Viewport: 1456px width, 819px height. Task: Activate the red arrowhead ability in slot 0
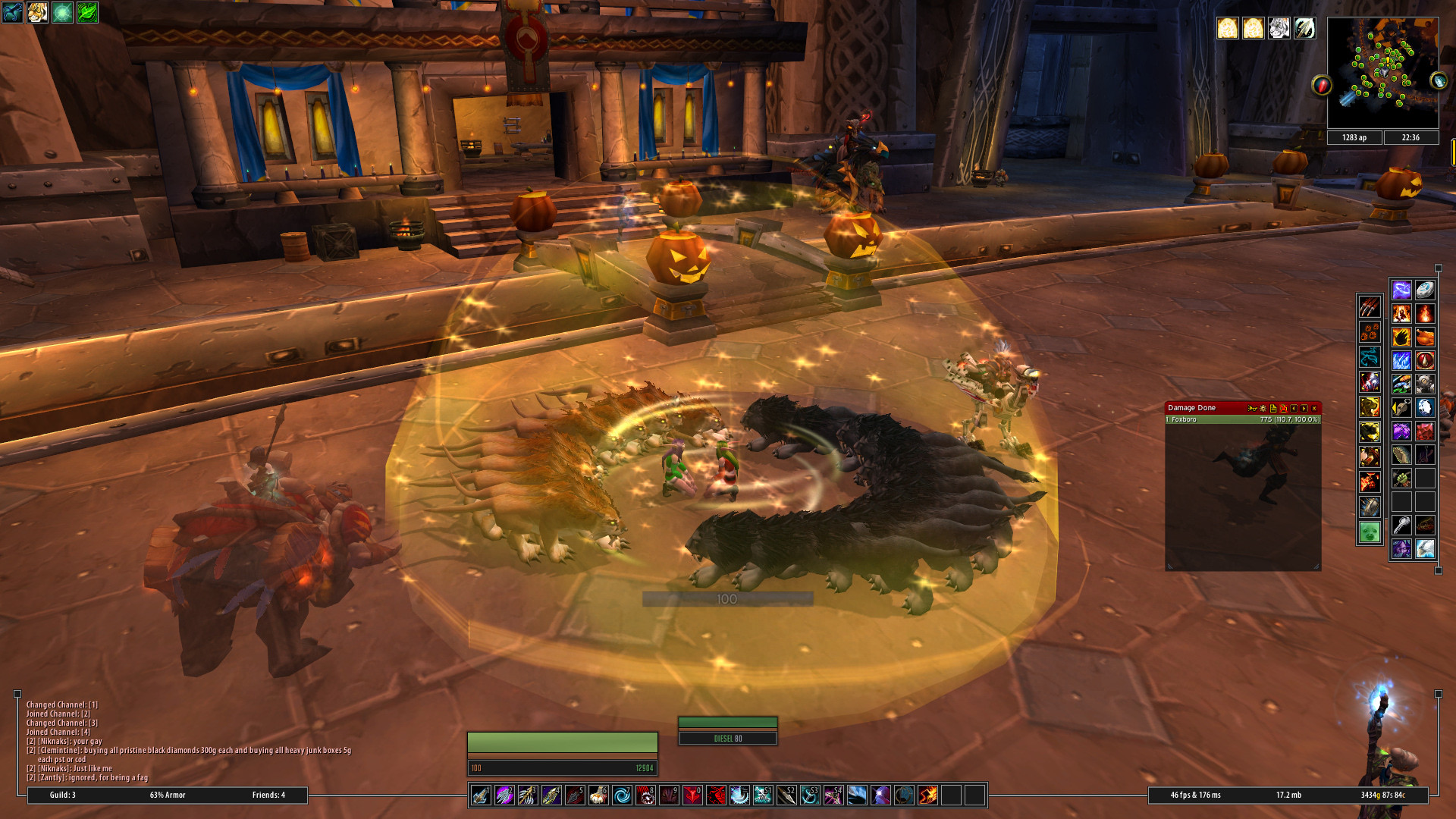(692, 795)
